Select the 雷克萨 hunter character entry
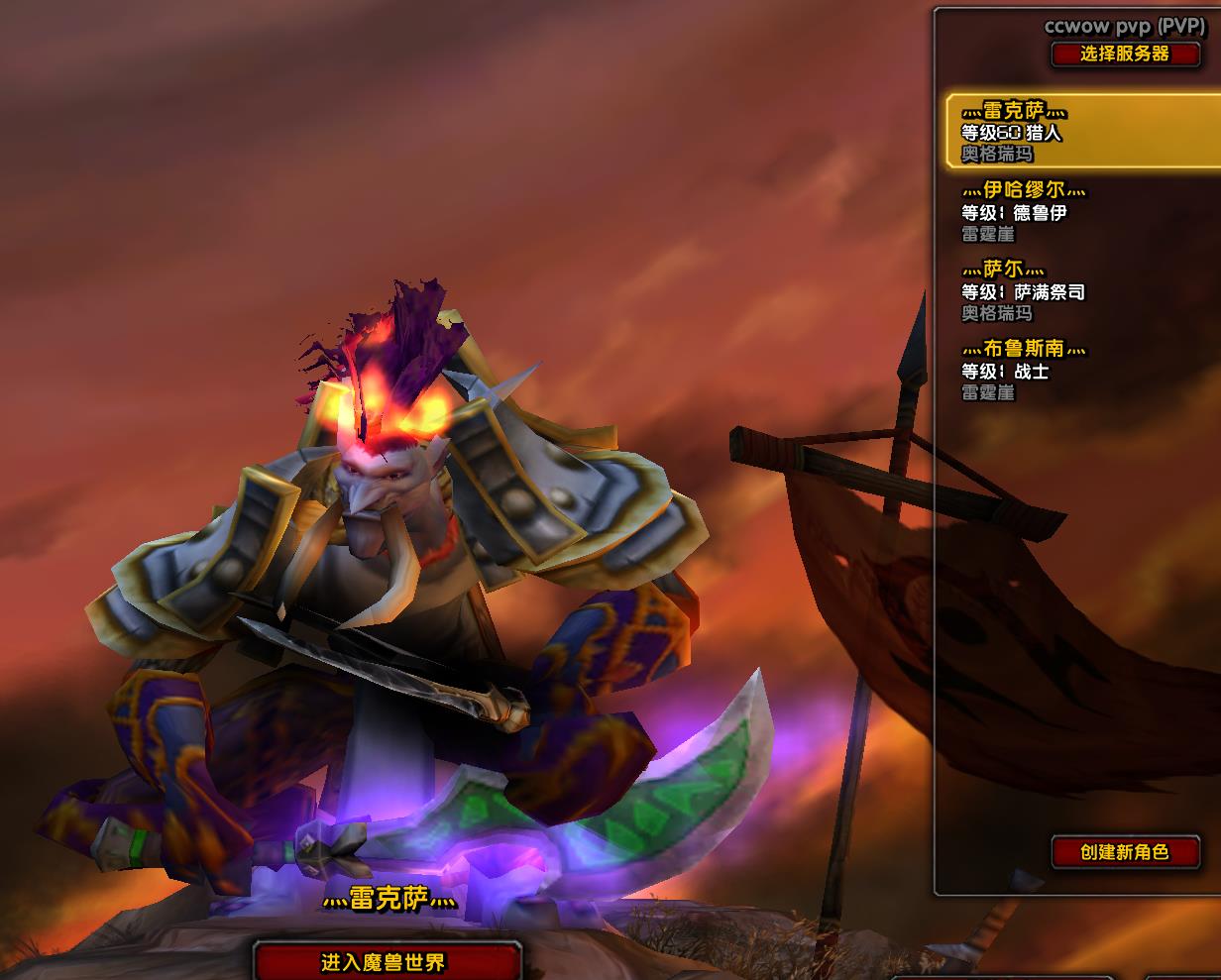This screenshot has width=1221, height=980. pos(1080,131)
